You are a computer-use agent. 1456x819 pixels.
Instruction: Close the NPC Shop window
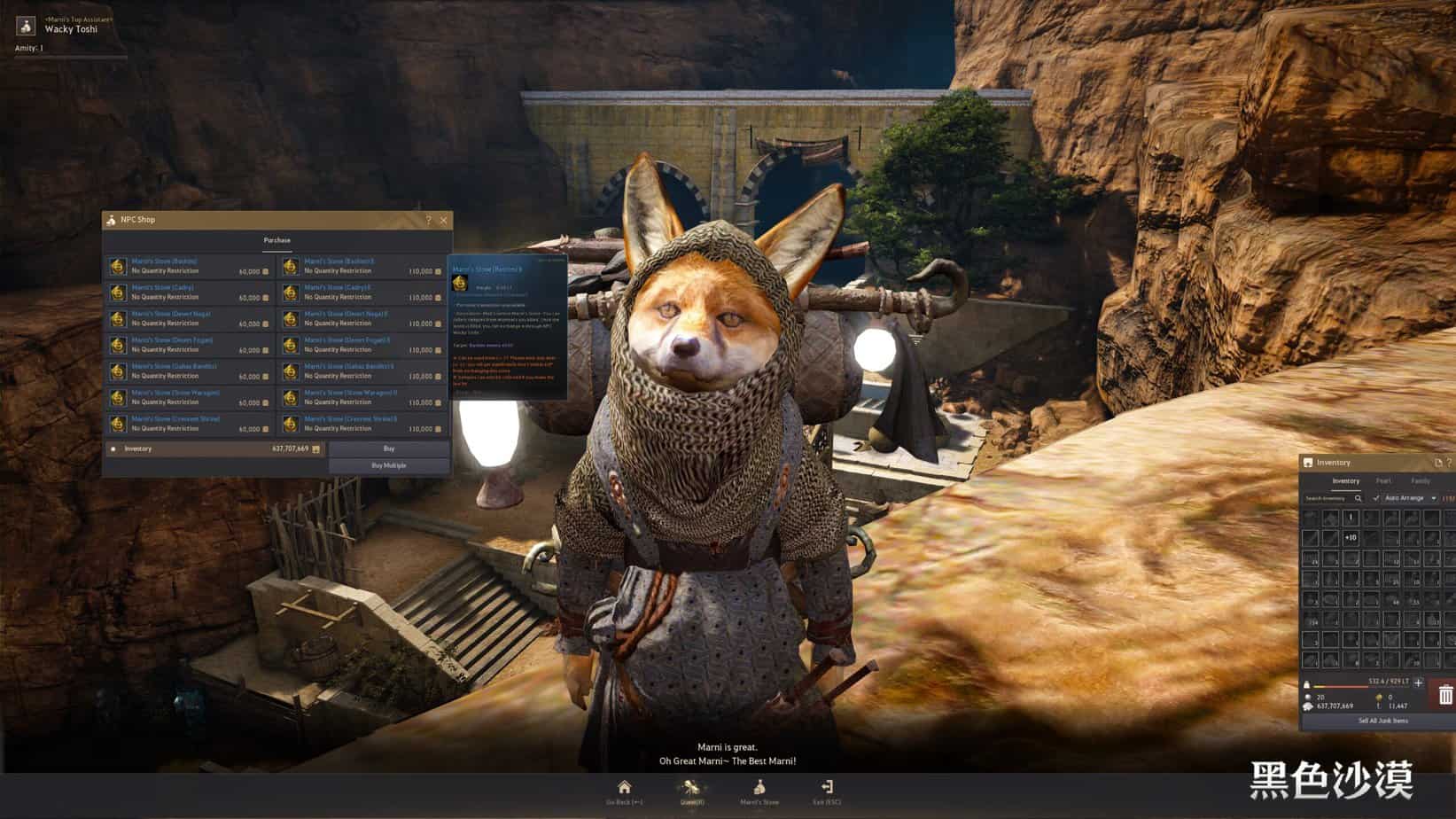443,220
